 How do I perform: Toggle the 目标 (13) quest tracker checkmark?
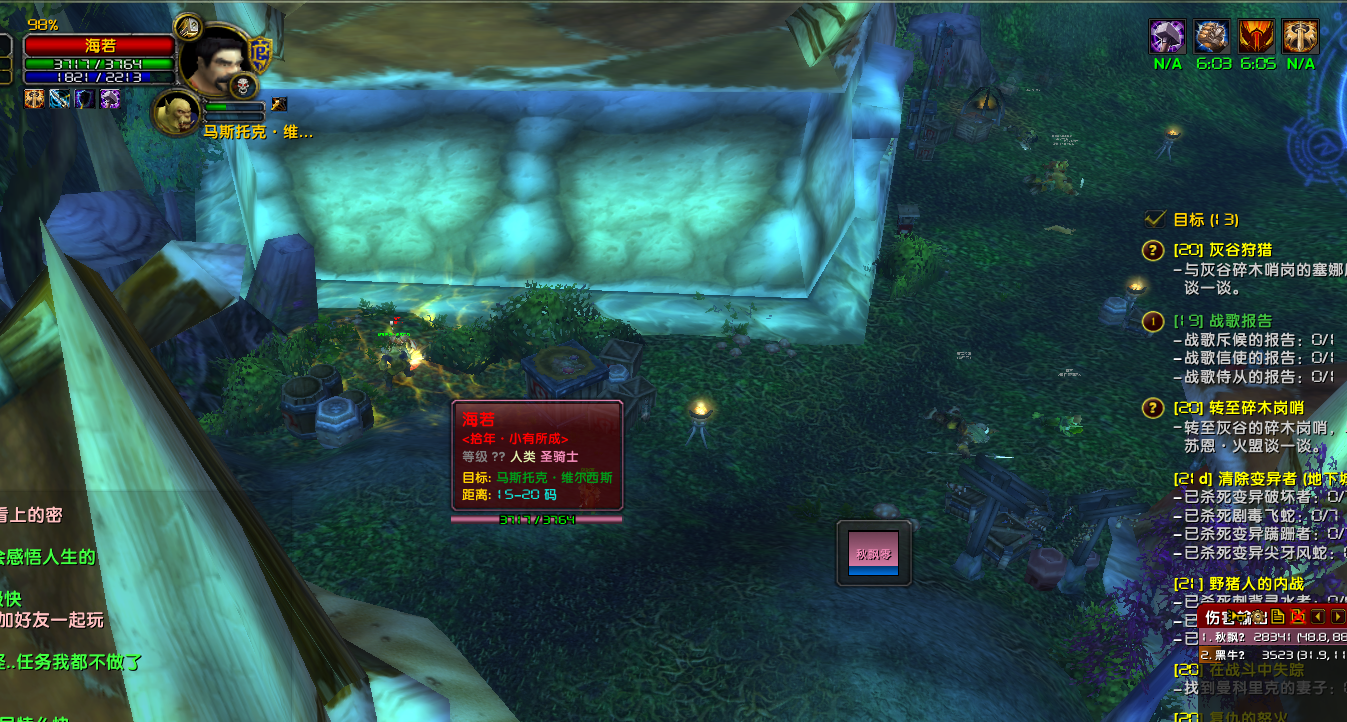(1155, 219)
